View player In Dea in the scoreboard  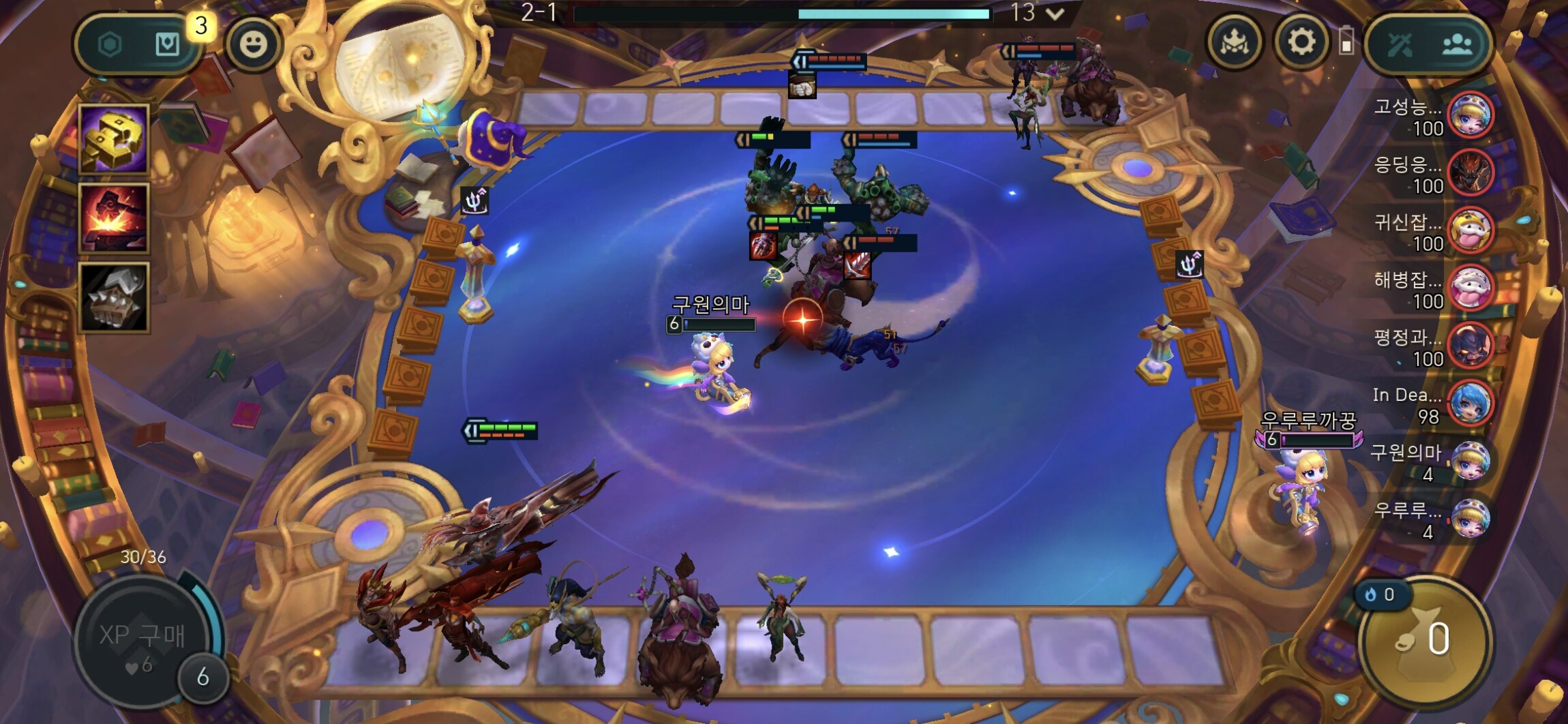[x=1470, y=404]
